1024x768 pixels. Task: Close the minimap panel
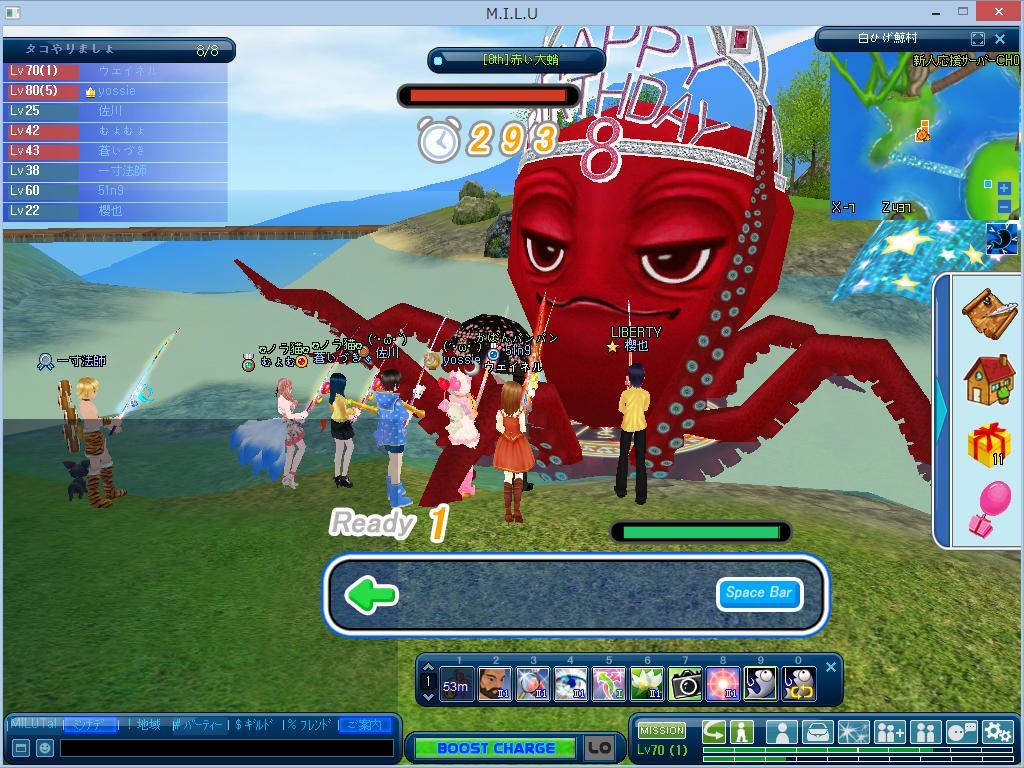point(1000,39)
